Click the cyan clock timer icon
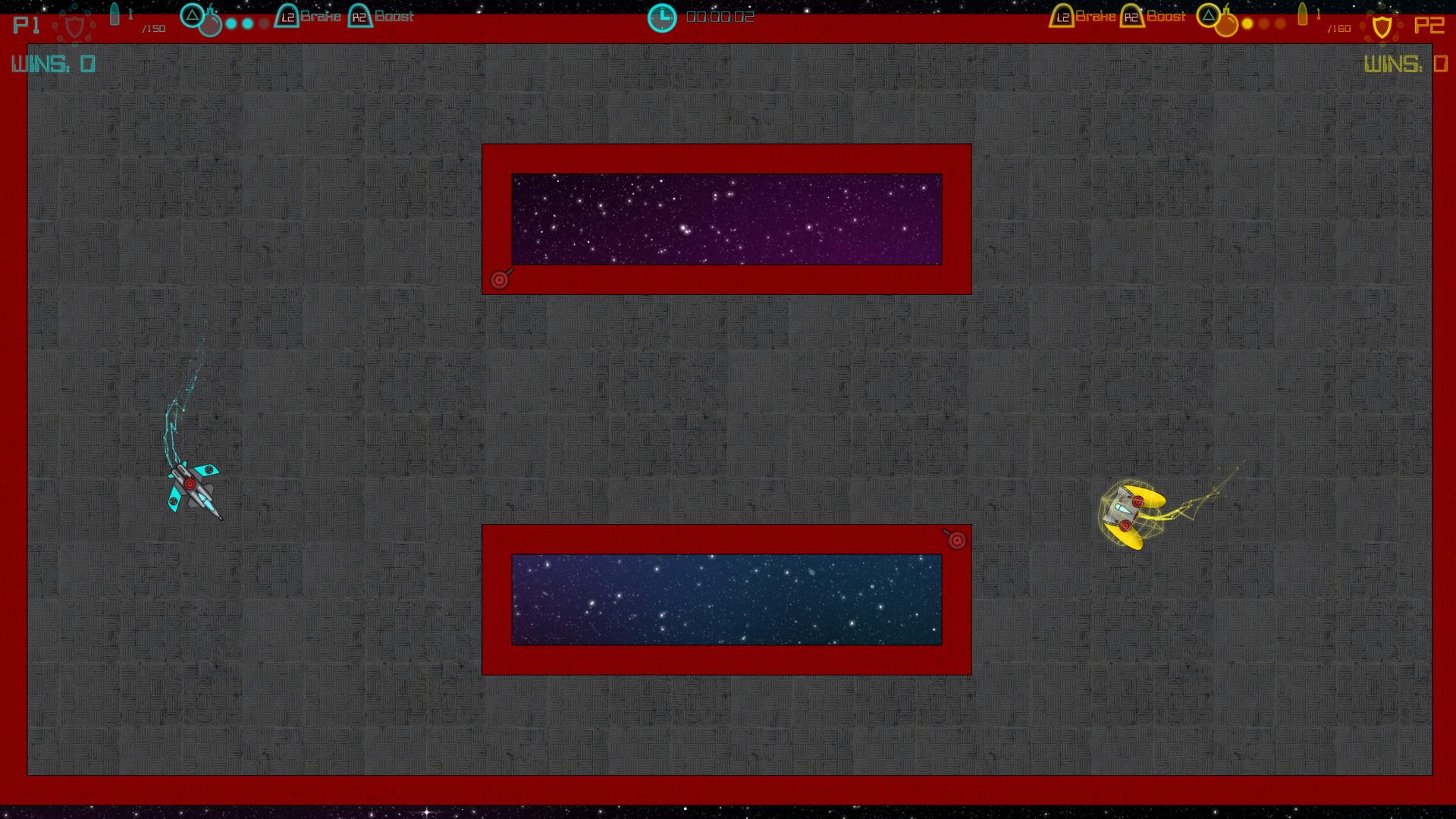1456x819 pixels. coord(662,16)
